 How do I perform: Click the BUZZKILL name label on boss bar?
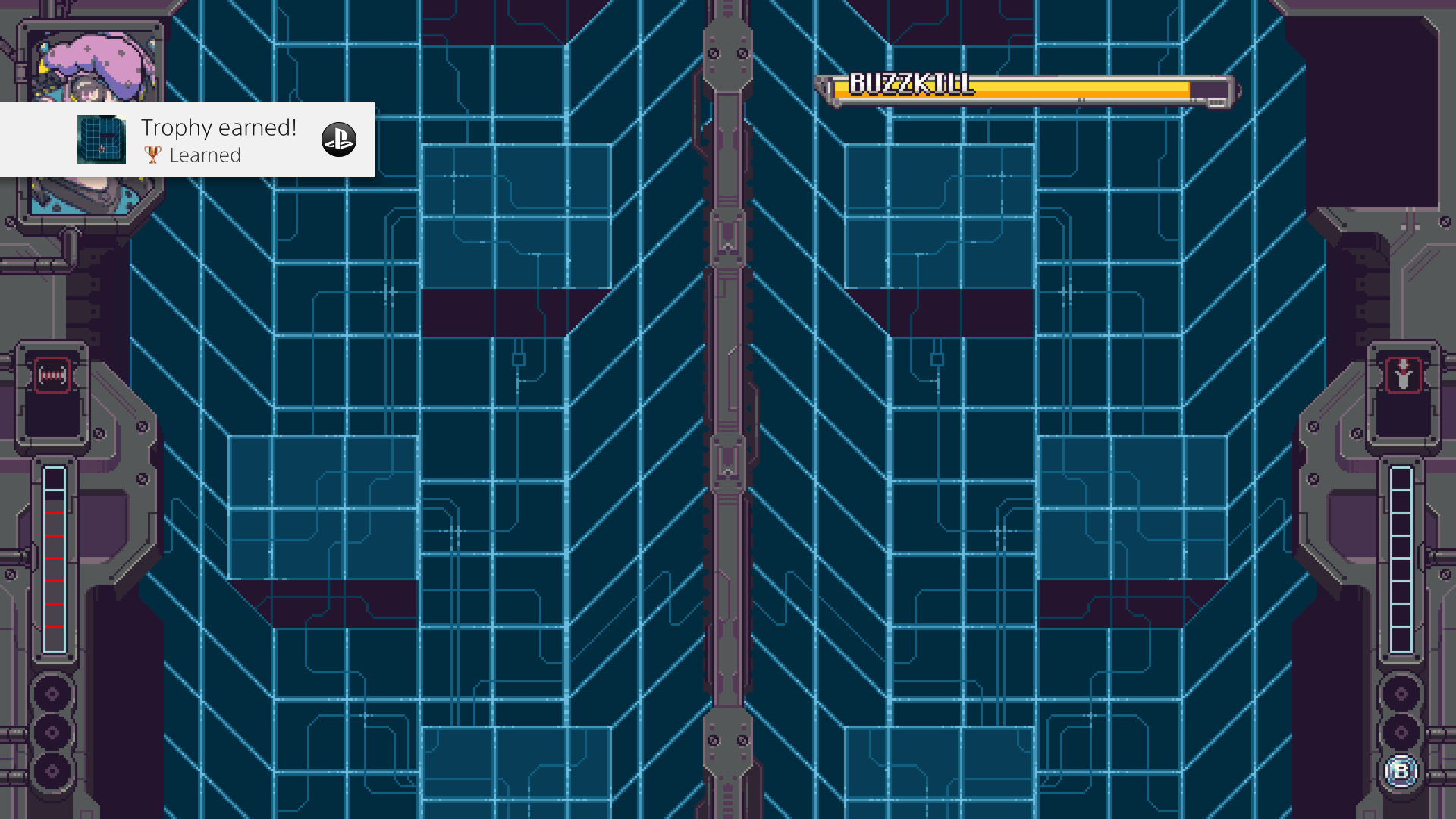pyautogui.click(x=910, y=81)
